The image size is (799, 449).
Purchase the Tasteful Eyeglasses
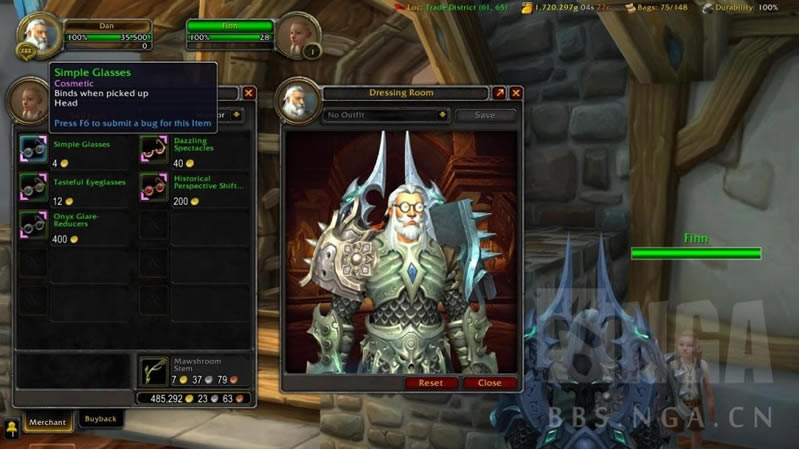(x=33, y=186)
